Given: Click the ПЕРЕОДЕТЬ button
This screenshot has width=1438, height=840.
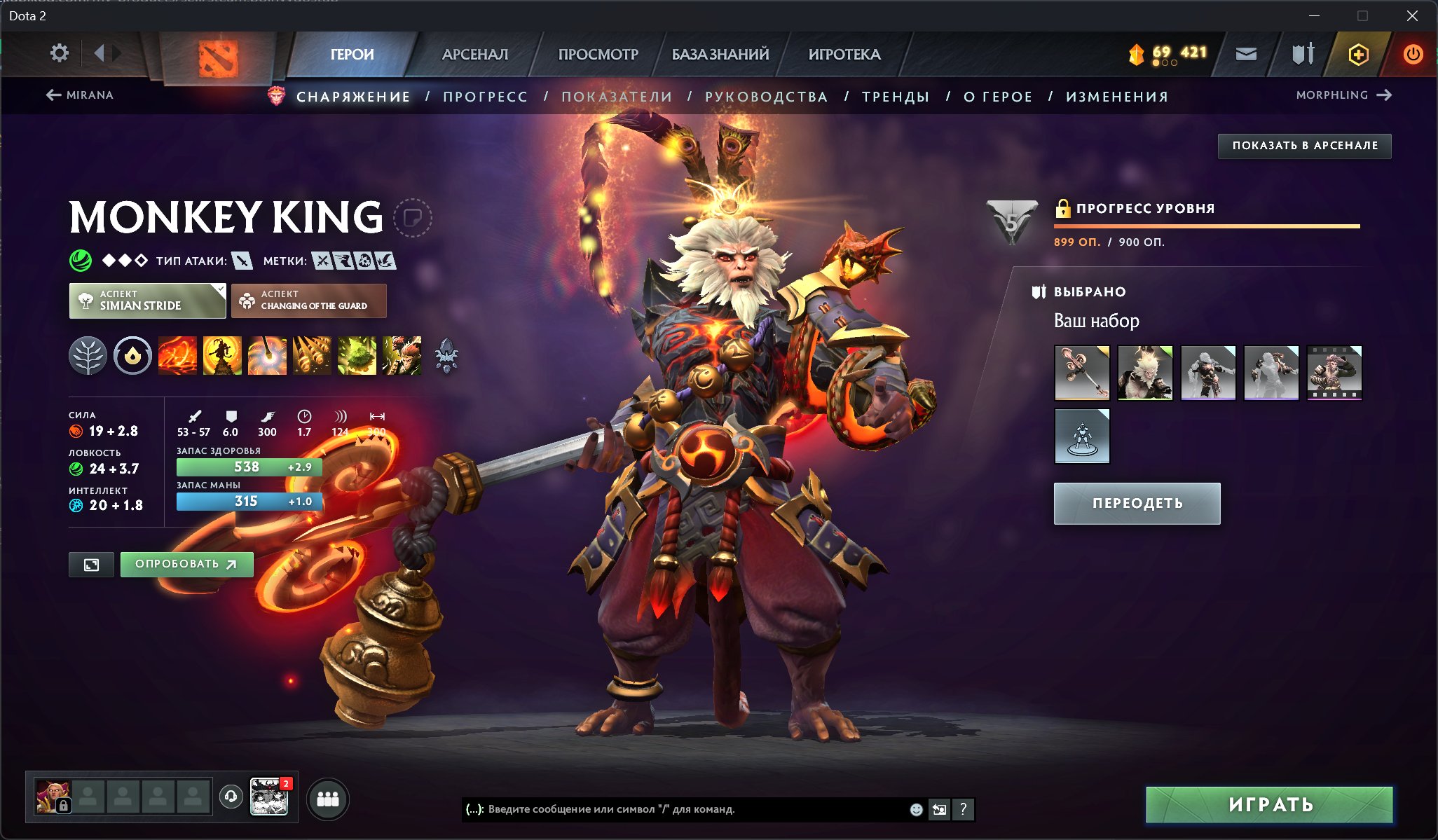Looking at the screenshot, I should (1136, 503).
